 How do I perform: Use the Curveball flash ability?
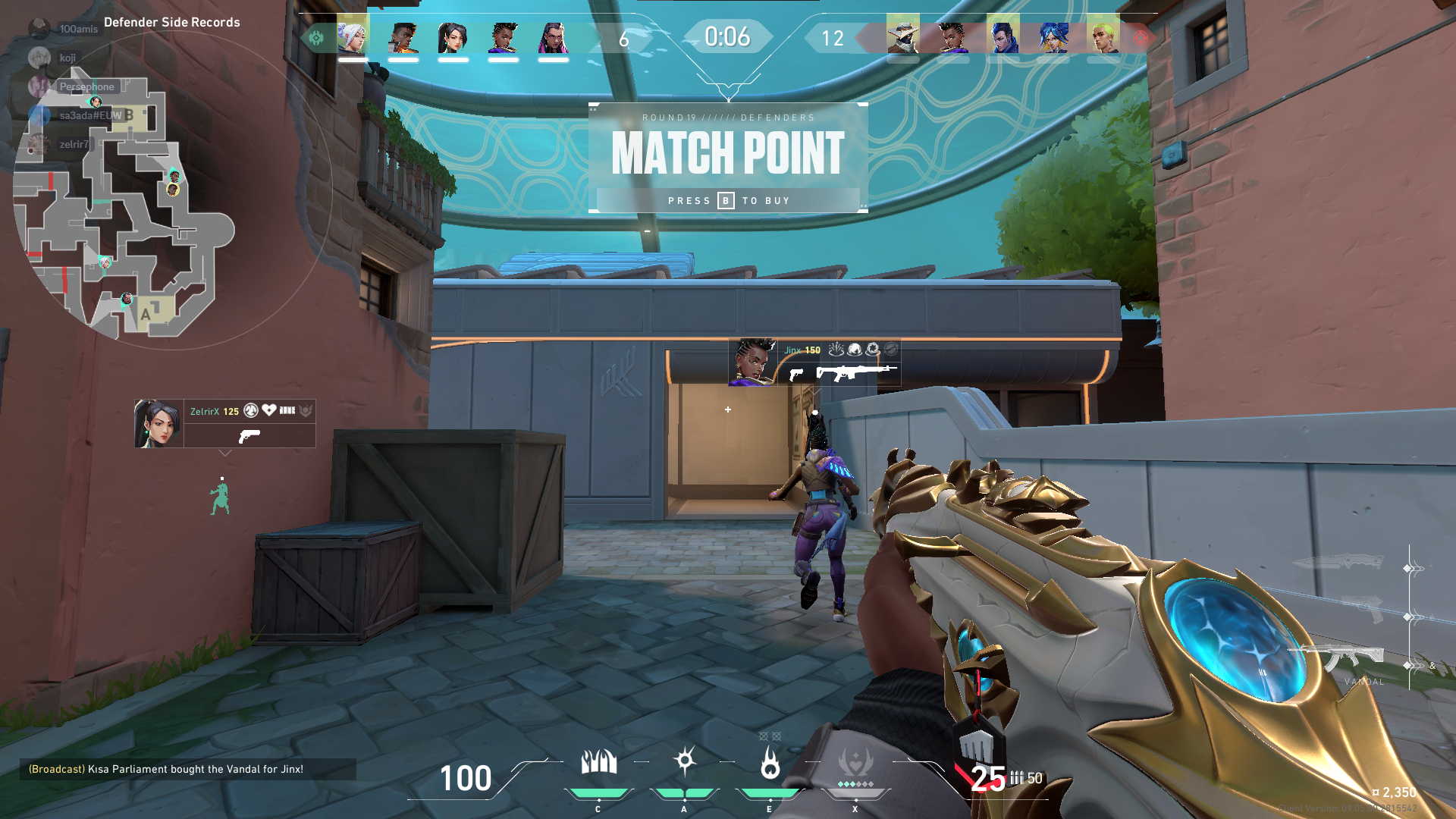[x=684, y=761]
